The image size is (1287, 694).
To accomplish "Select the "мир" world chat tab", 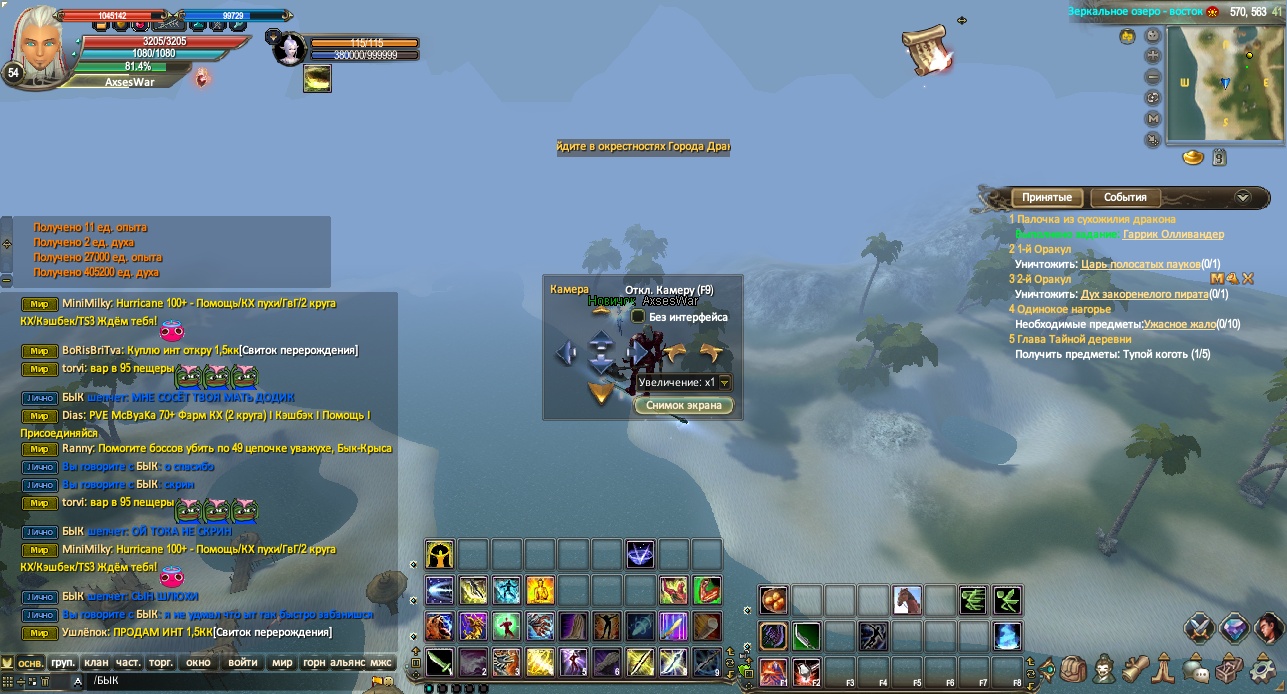I will pos(283,662).
